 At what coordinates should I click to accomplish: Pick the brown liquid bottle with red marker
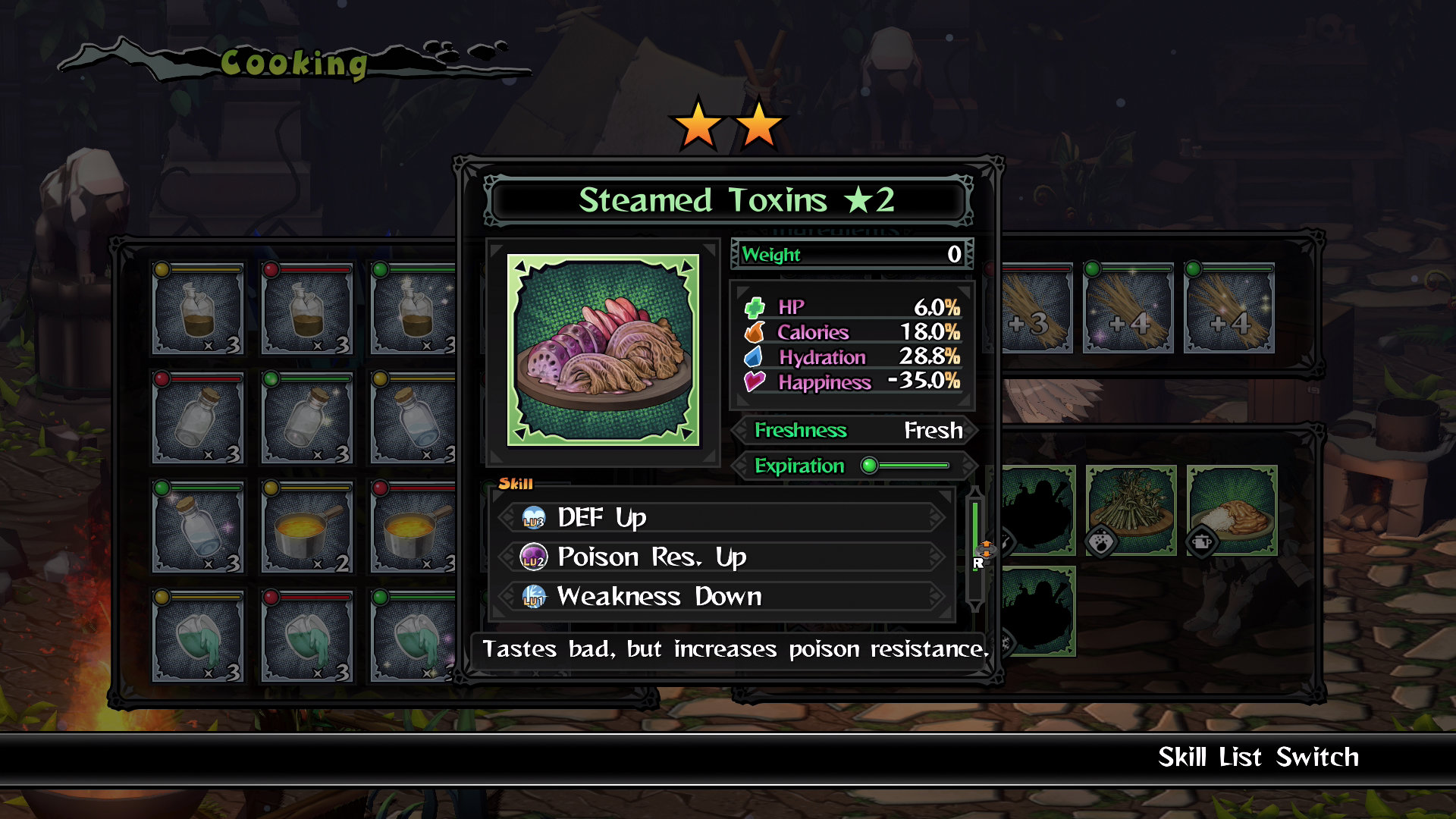coord(307,309)
